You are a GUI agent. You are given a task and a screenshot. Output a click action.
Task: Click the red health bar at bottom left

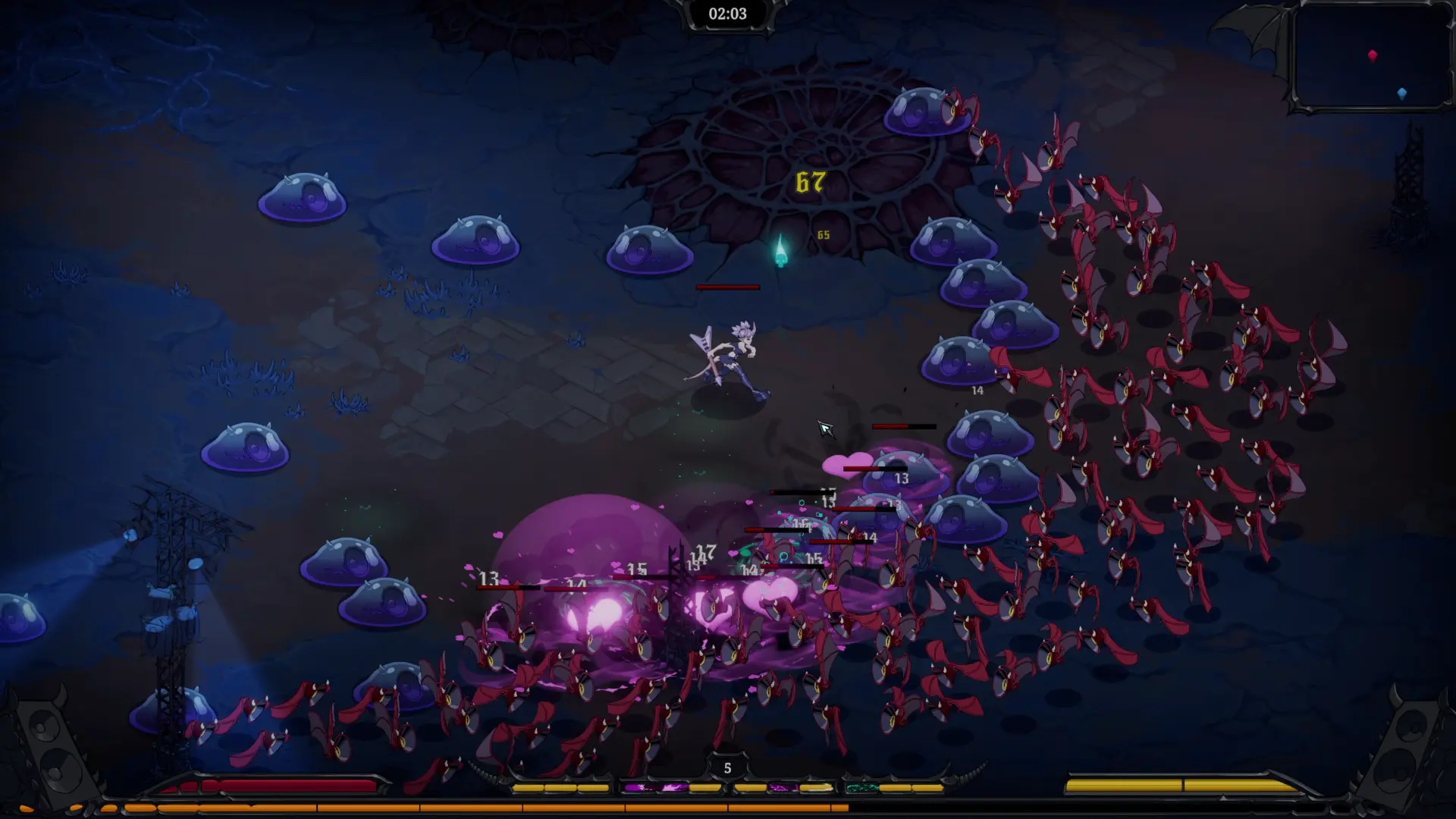[281, 785]
